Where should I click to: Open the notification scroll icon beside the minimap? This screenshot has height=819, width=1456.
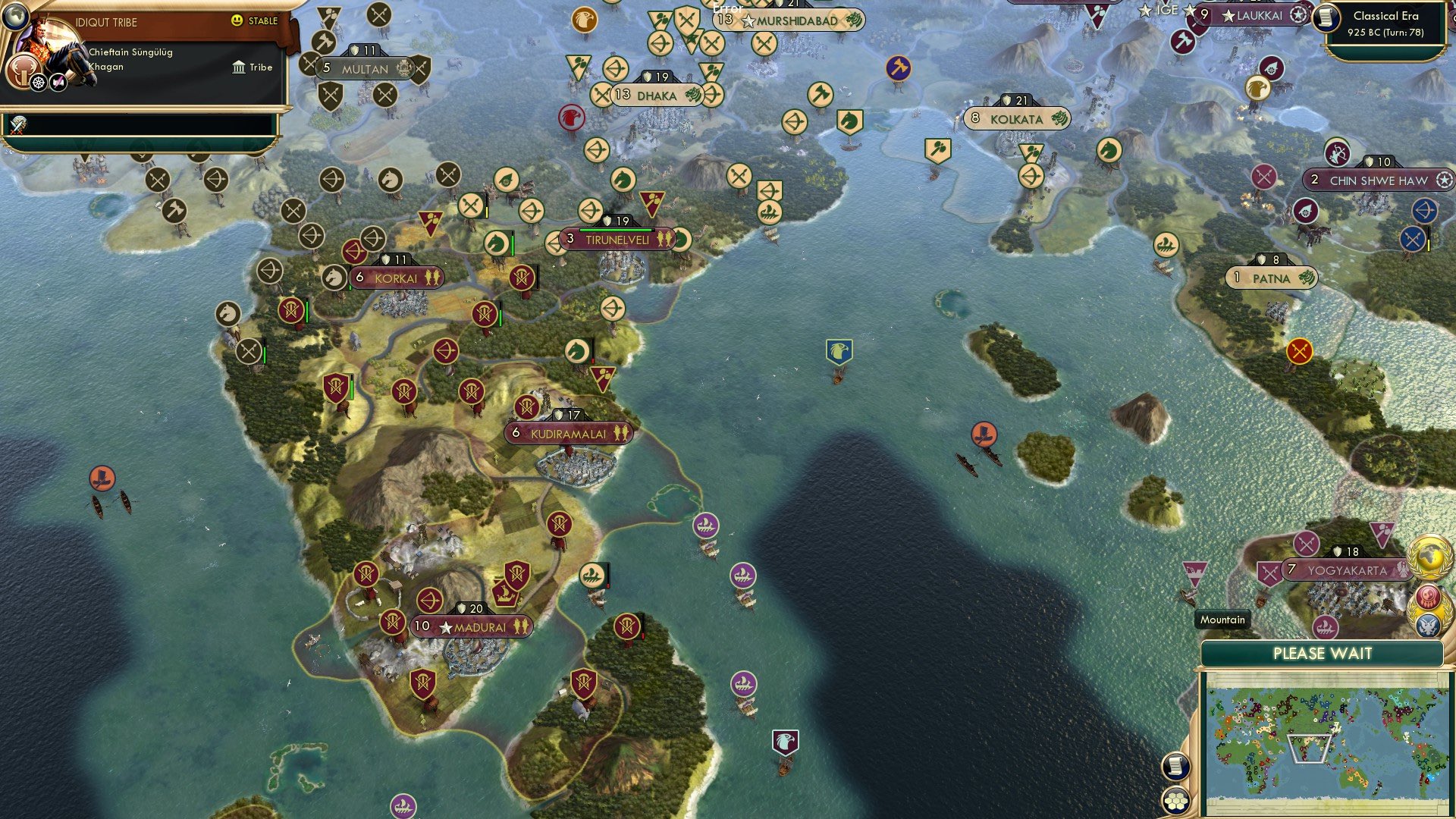click(x=1175, y=766)
